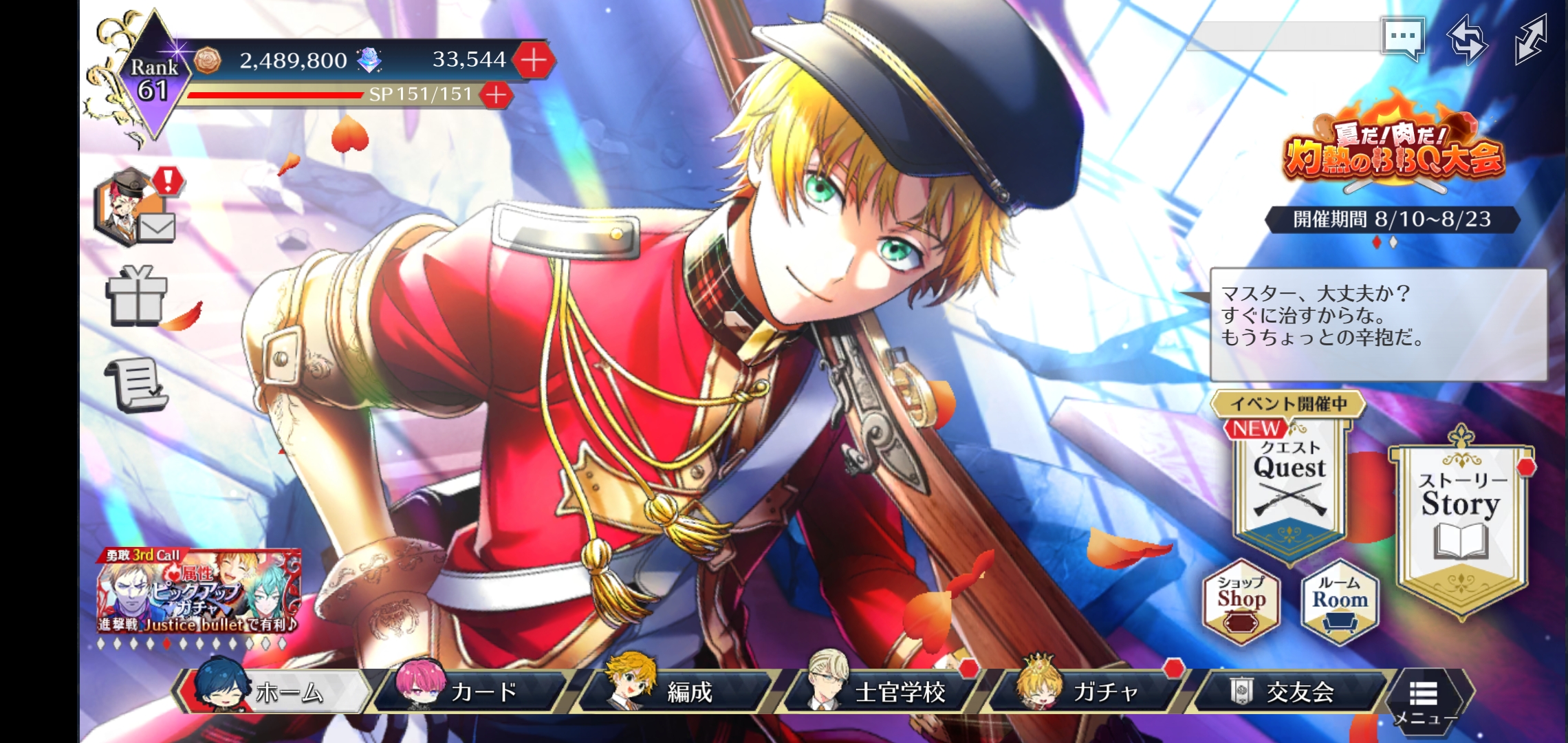
Task: Open the scroll missions icon
Action: coord(138,384)
